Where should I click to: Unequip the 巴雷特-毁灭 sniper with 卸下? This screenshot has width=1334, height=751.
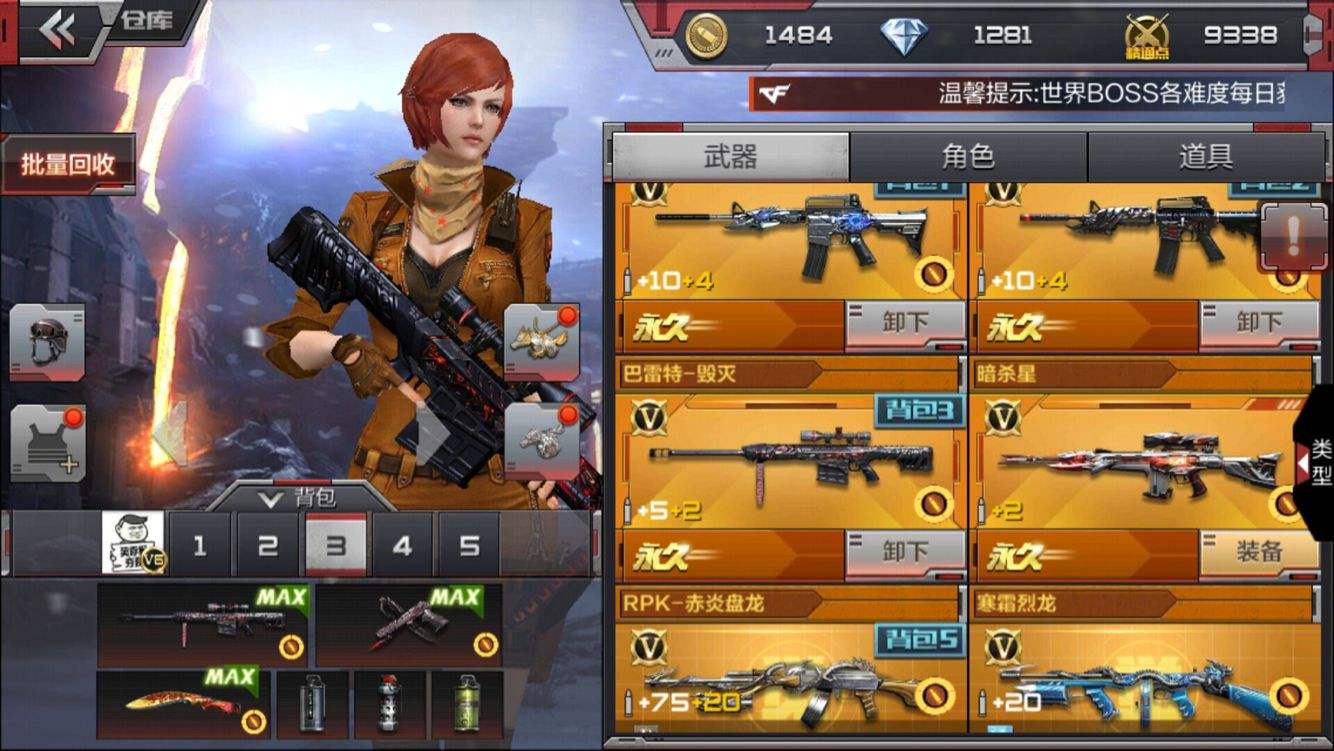tap(905, 551)
